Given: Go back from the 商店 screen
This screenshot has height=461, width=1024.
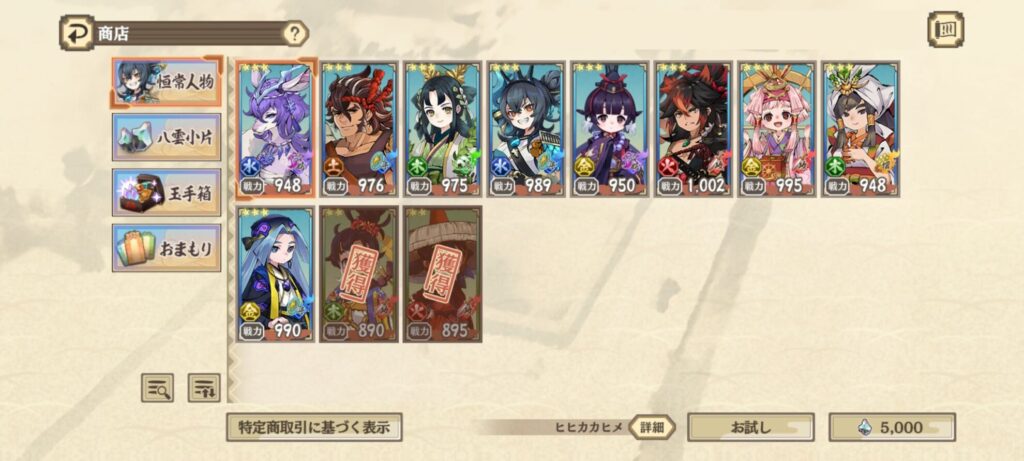Looking at the screenshot, I should tap(76, 32).
